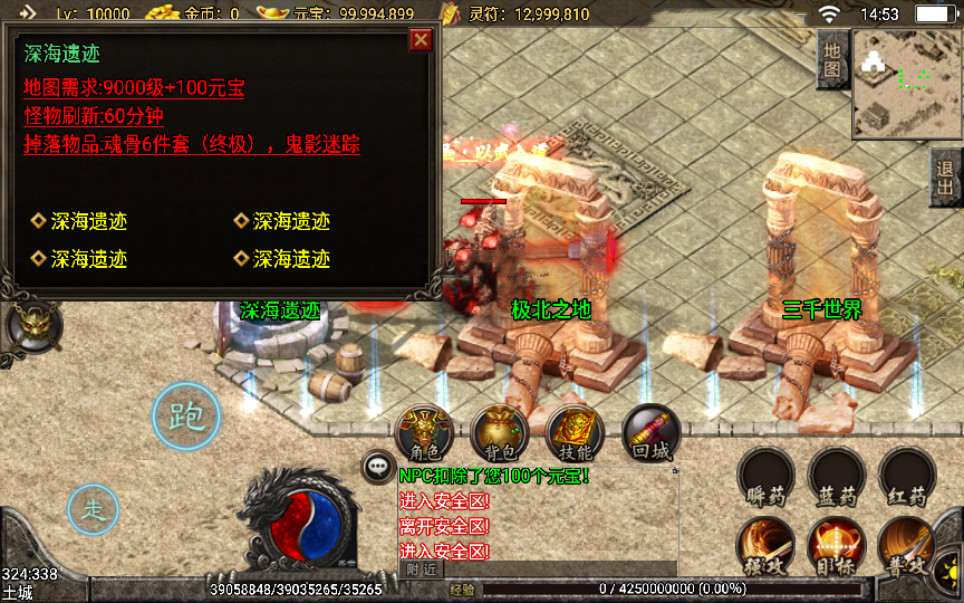The image size is (964, 603).
Task: Select the 瞬药 instant potion slot
Action: point(766,477)
